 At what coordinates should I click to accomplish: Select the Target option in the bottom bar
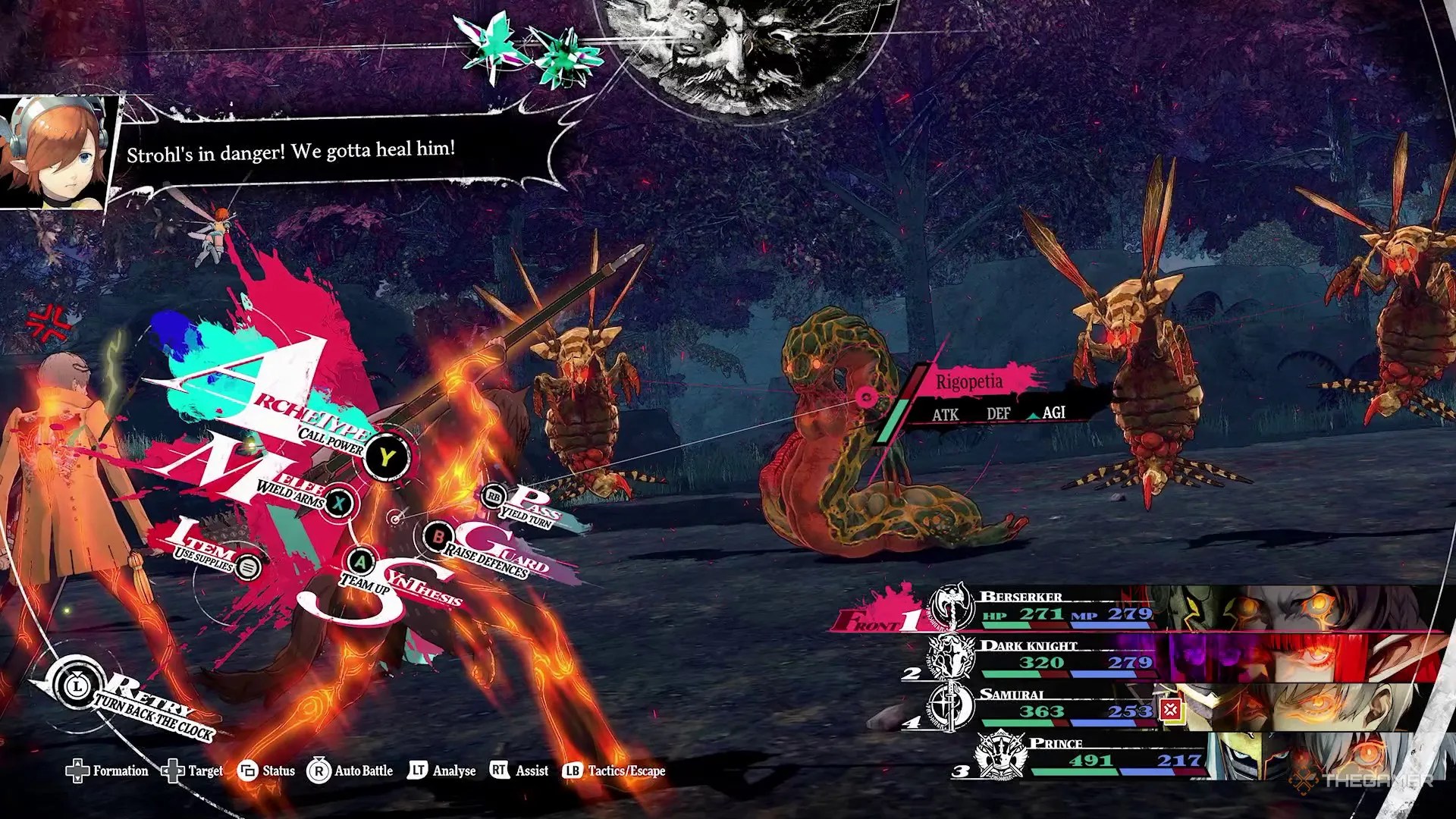pos(193,771)
